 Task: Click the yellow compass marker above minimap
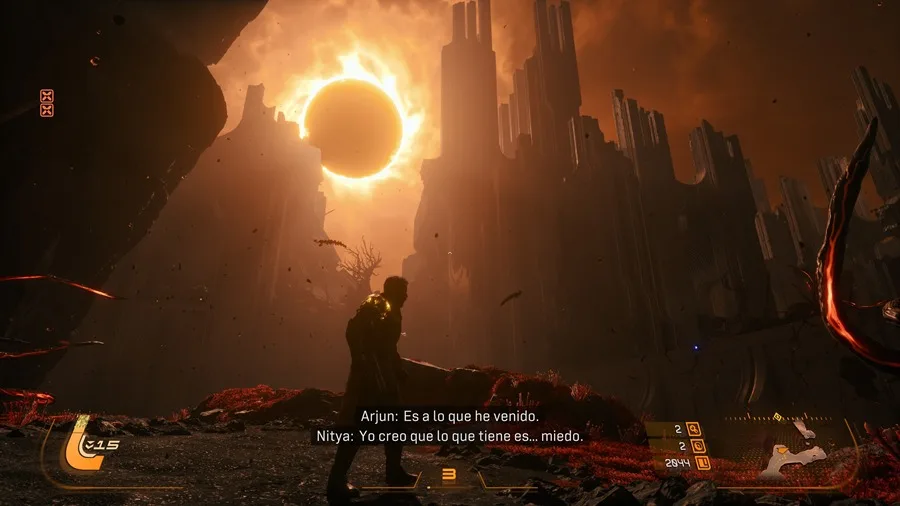click(777, 416)
